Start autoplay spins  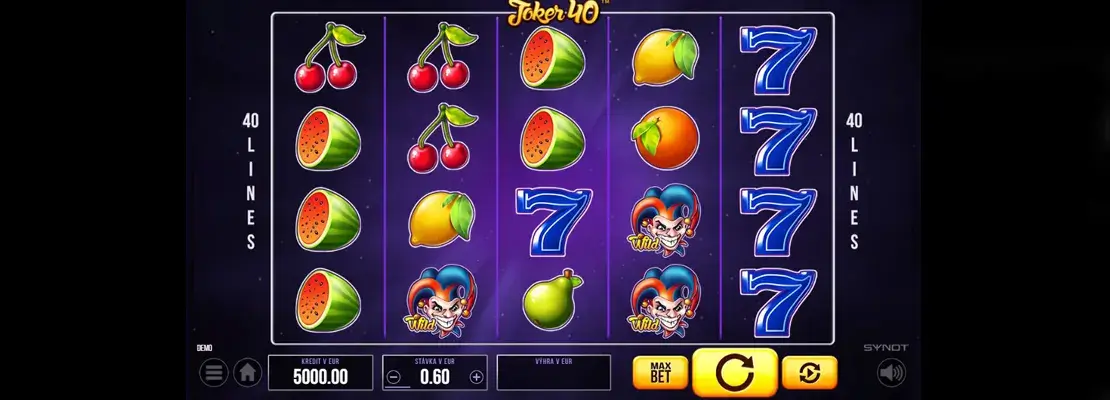(x=809, y=372)
